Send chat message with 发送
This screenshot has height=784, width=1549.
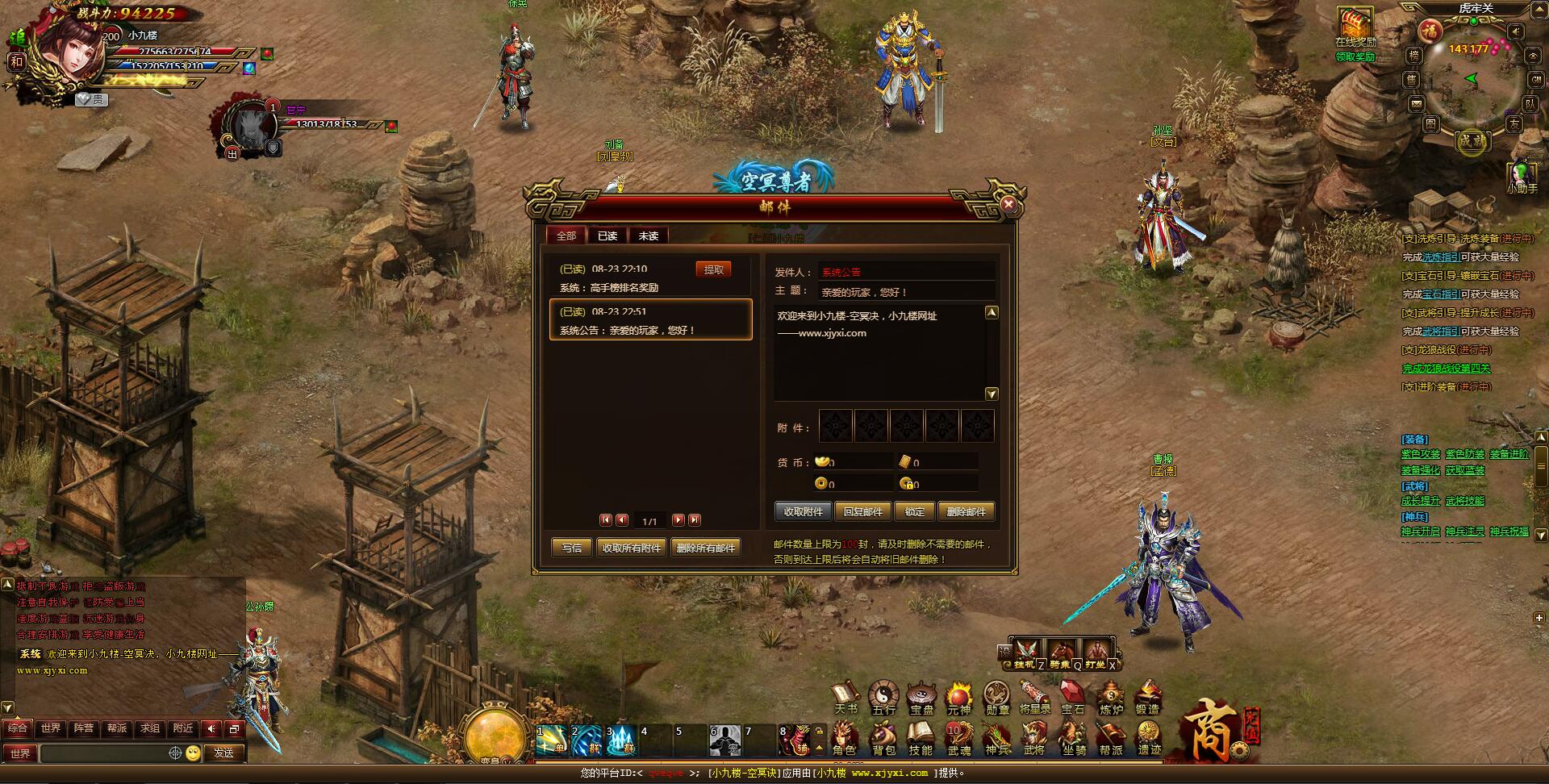223,753
